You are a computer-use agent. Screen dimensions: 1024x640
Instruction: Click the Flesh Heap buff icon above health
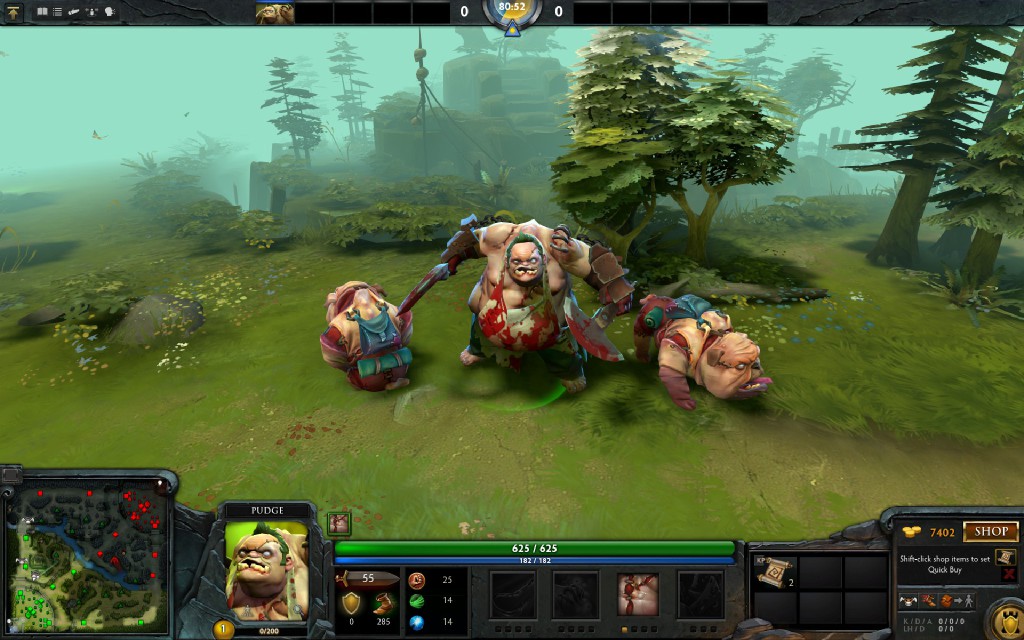pyautogui.click(x=339, y=522)
